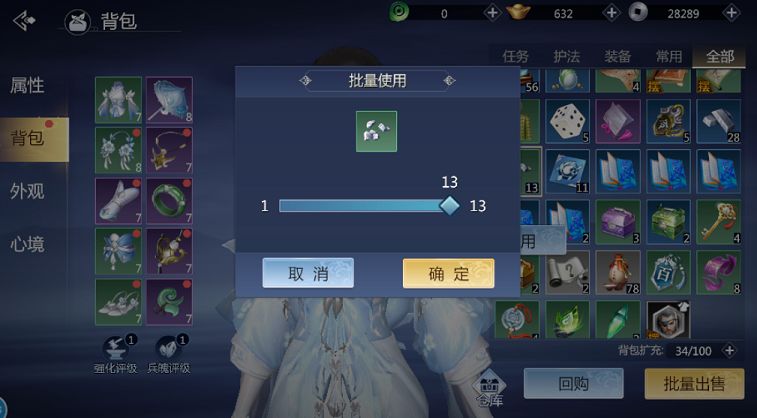The image size is (757, 418).
Task: Choose the 常用 filter tab
Action: (668, 57)
